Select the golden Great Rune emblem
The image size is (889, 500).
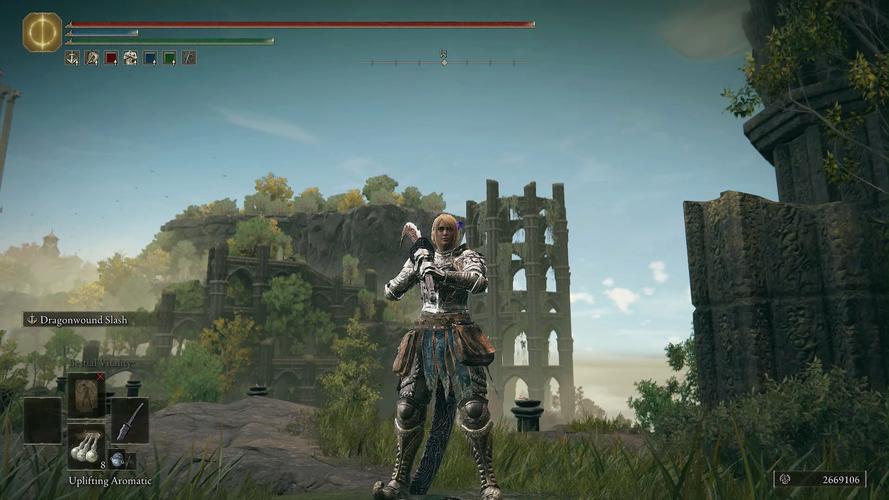point(42,32)
